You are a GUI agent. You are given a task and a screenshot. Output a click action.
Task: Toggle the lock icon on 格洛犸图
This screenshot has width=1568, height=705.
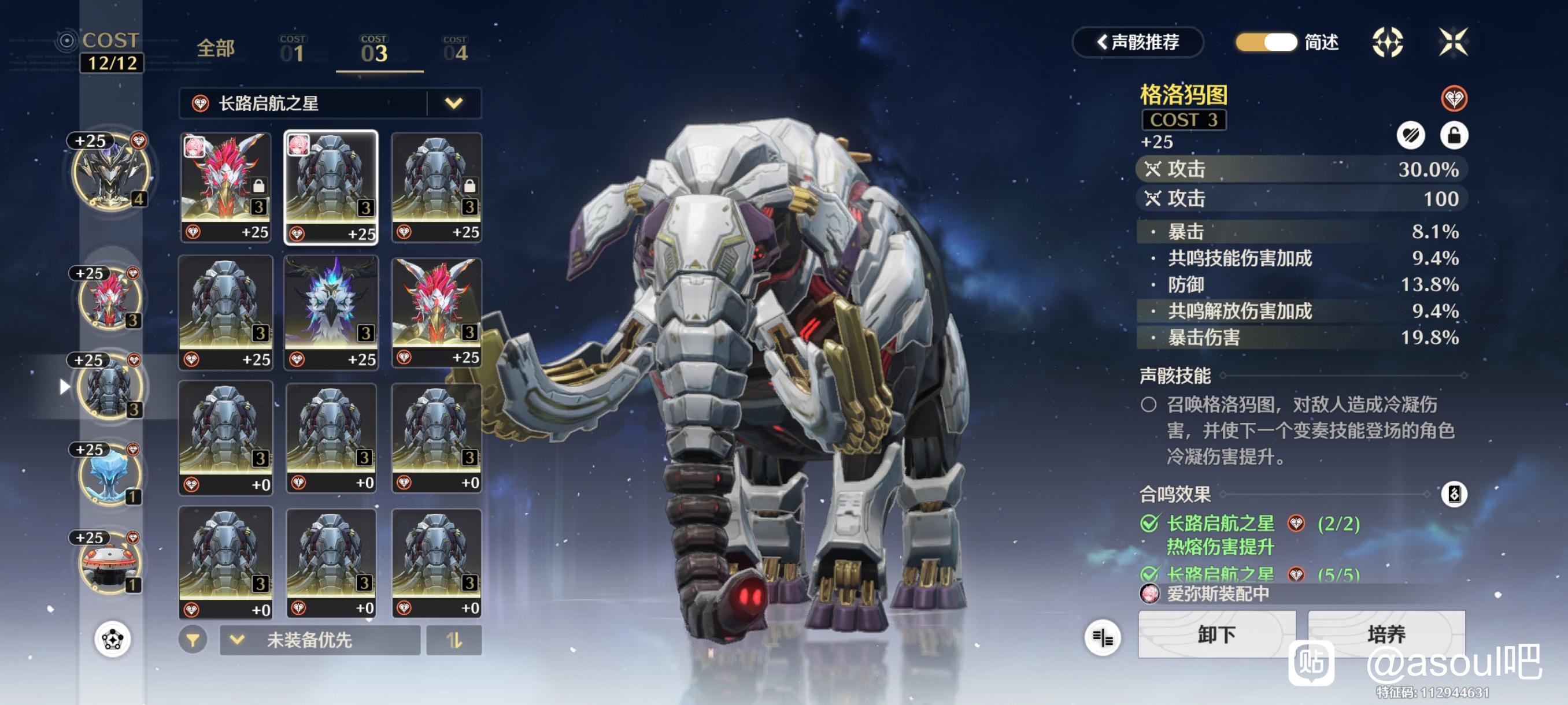(x=1454, y=135)
